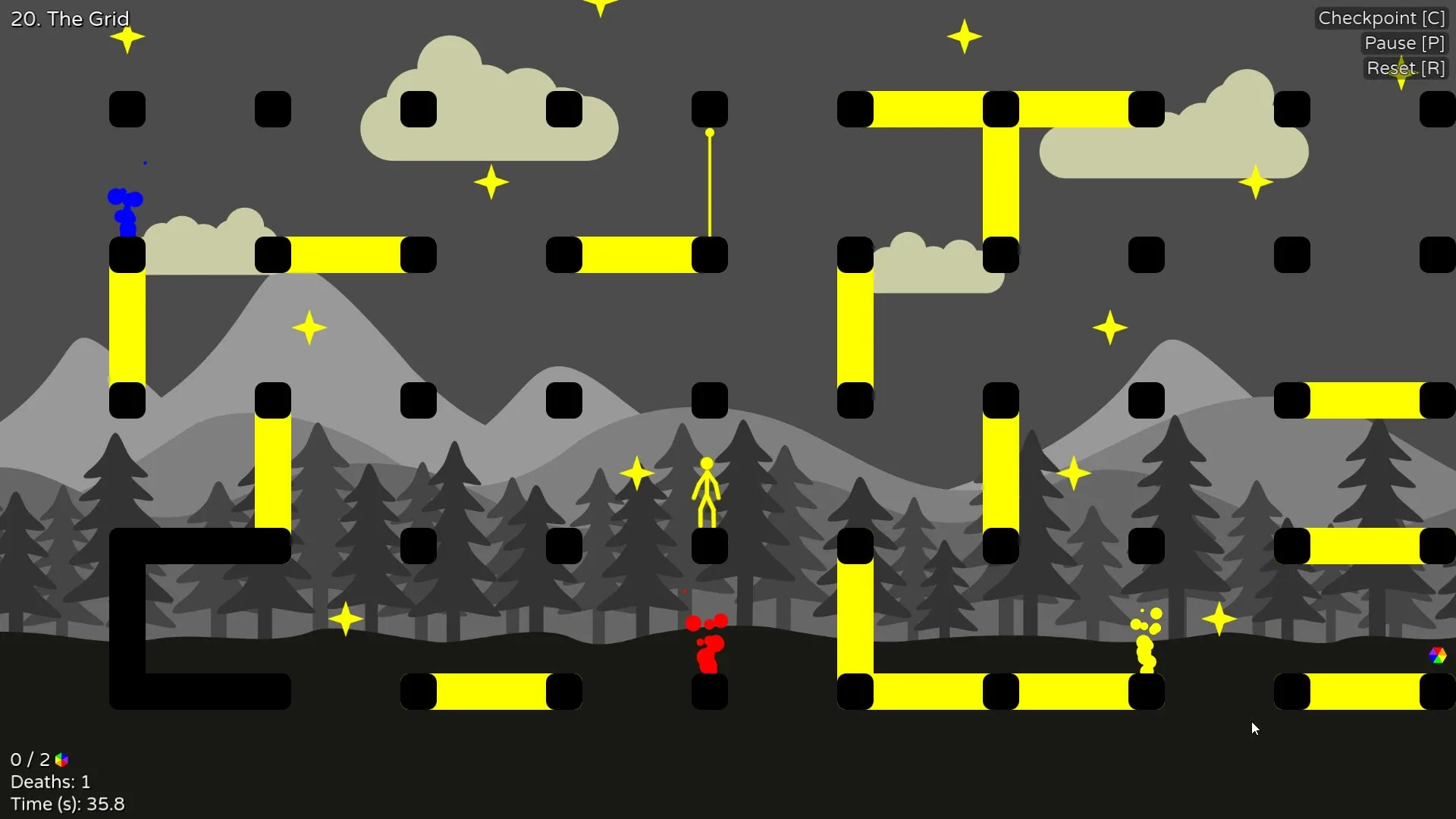Click the black grid node under the top cloud

(x=419, y=109)
